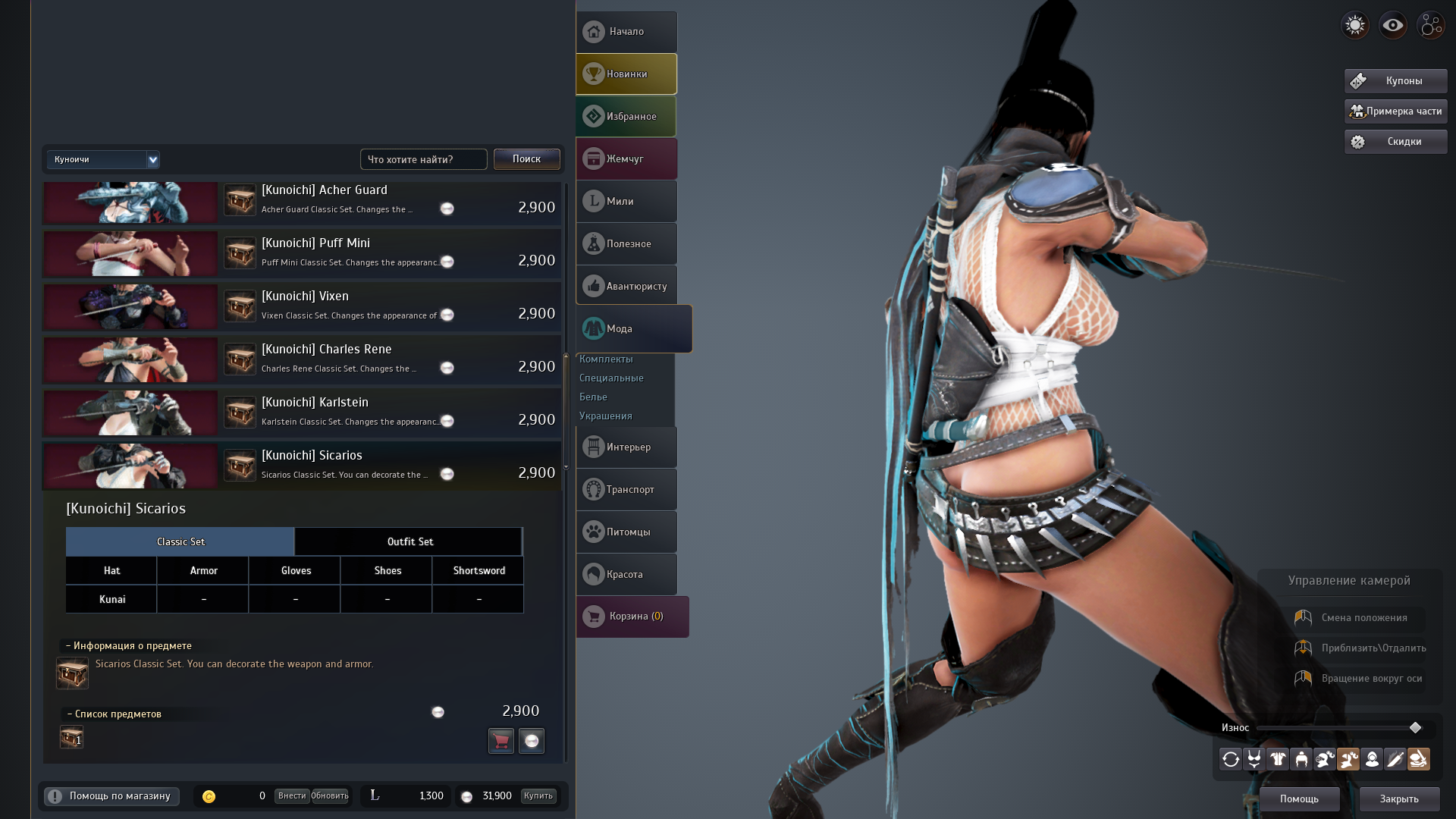Select the Украшения subcategory under Мода
The height and width of the screenshot is (819, 1456).
click(x=605, y=416)
